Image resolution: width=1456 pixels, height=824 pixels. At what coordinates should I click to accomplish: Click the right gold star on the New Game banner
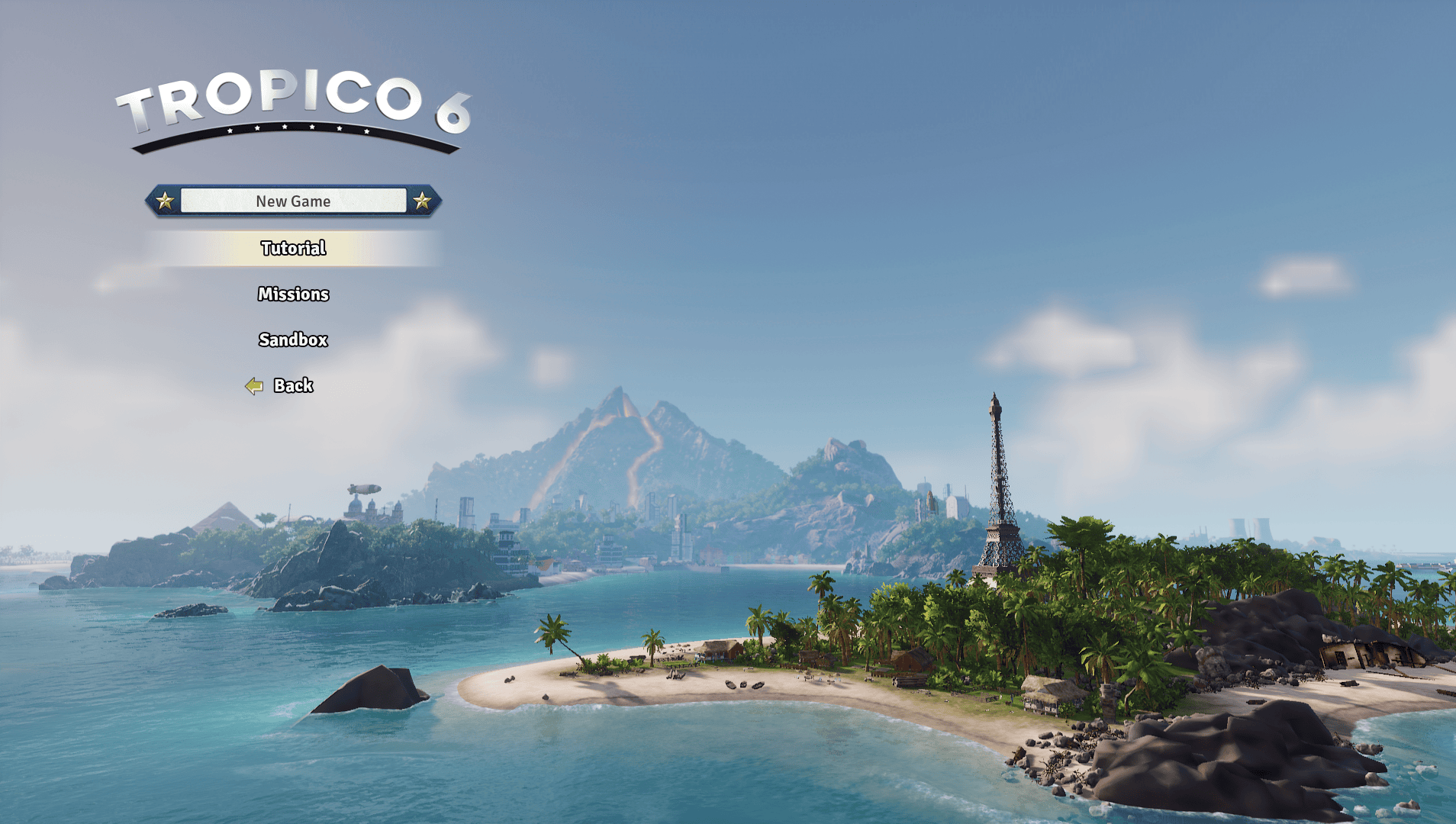coord(420,201)
